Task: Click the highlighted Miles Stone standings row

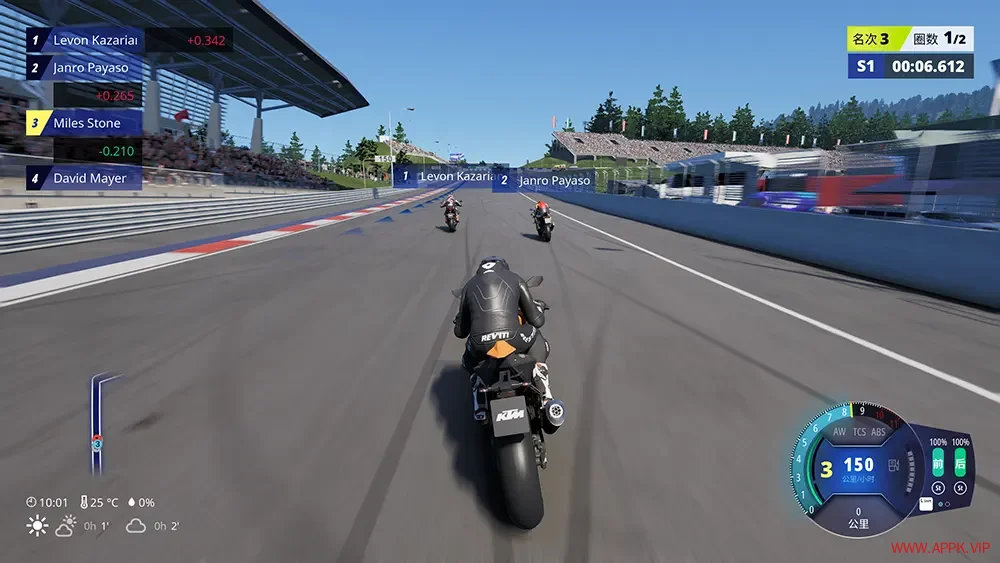Action: point(85,123)
